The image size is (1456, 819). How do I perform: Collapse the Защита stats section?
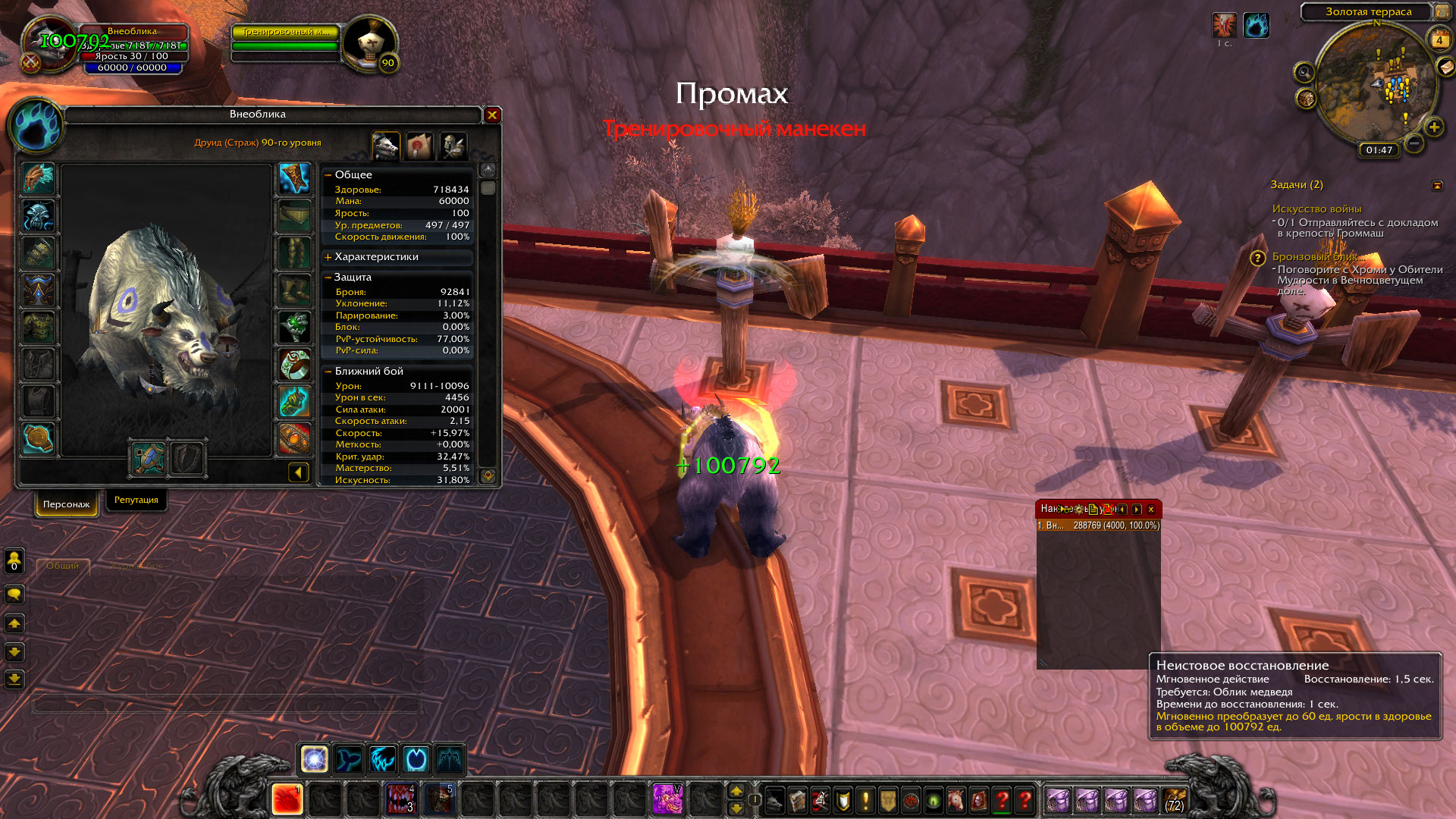[x=328, y=278]
